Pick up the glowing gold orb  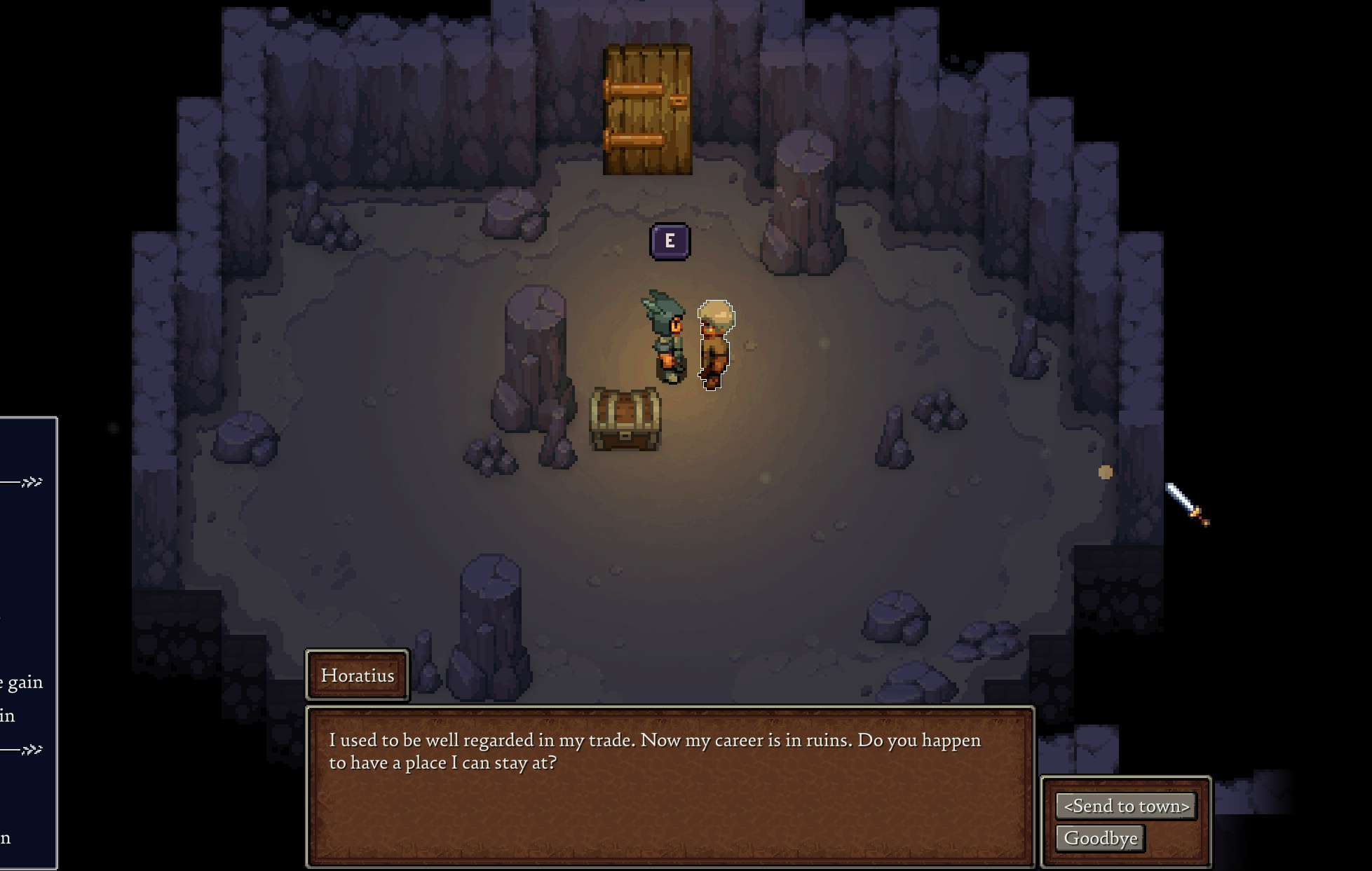(x=1104, y=473)
